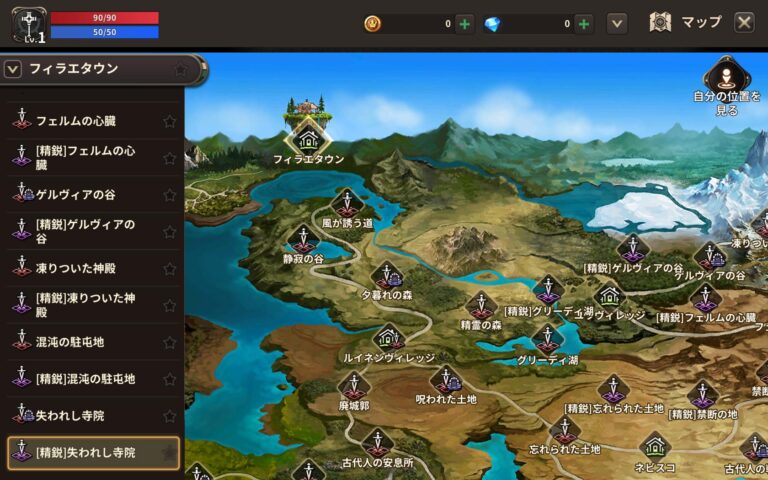Select [精鋭]混沌の駐屯地 list entry
Viewport: 768px width, 480px height.
[x=85, y=379]
